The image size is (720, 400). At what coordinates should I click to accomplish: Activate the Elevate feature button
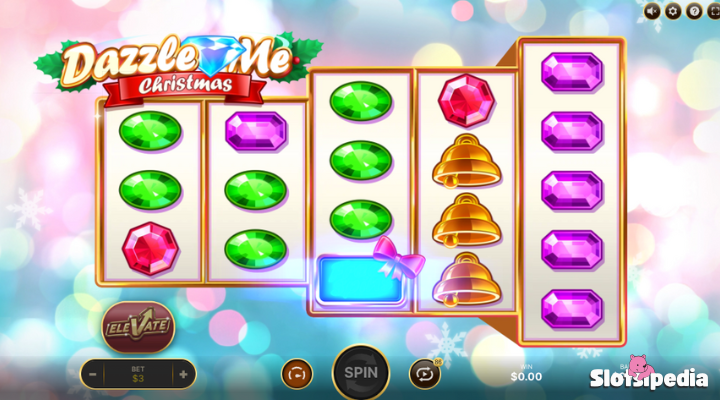(138, 325)
